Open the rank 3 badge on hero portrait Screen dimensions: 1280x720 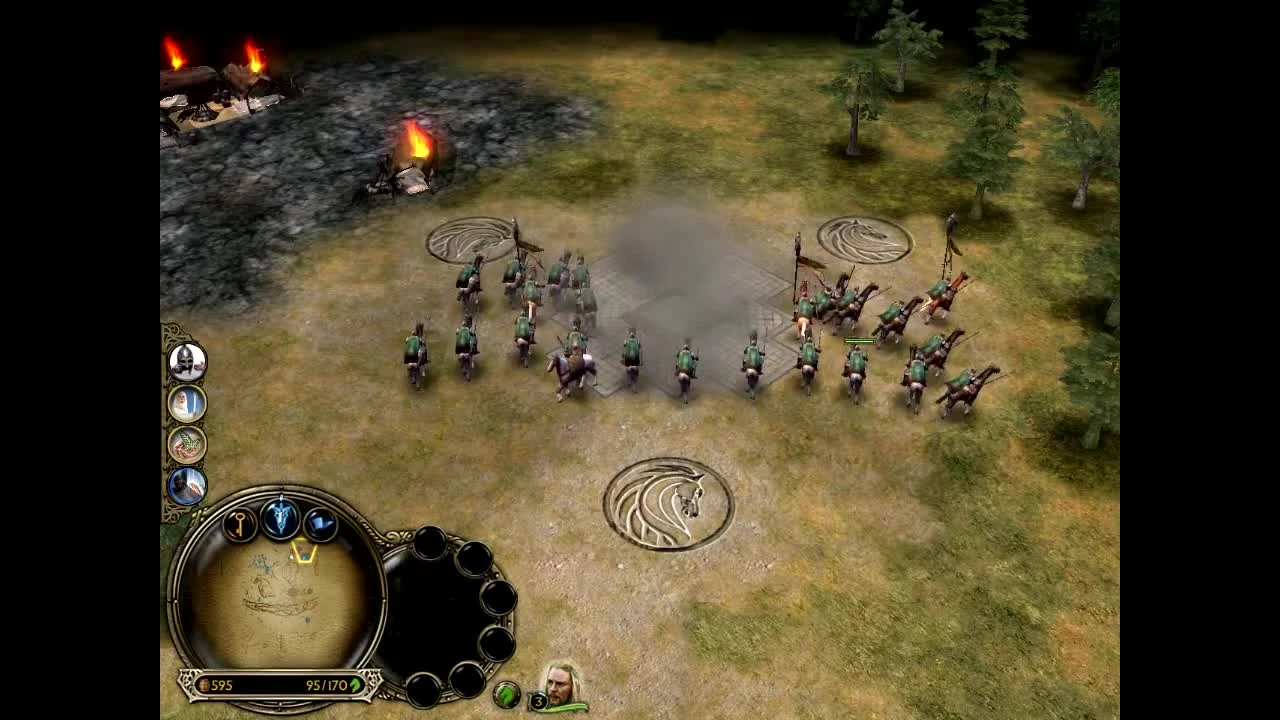coord(539,700)
